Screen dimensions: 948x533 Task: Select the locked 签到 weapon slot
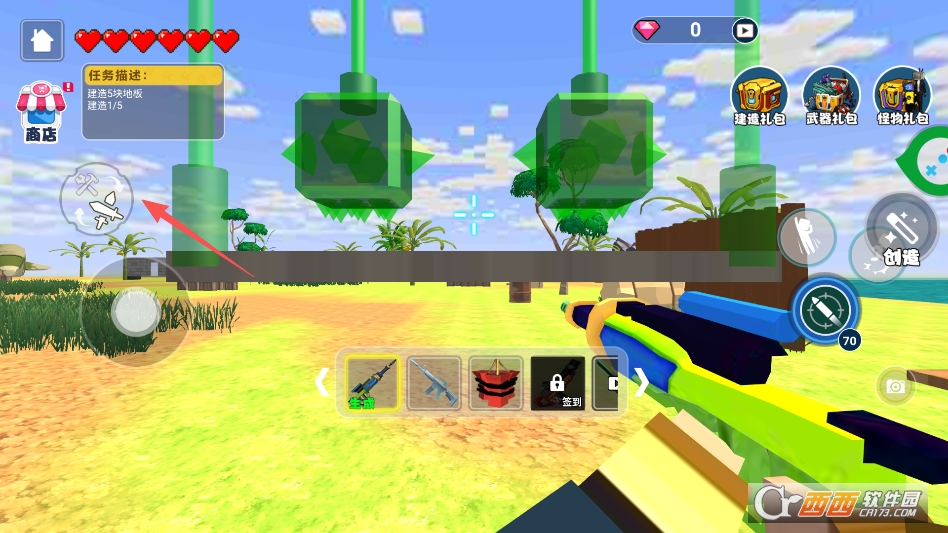557,382
